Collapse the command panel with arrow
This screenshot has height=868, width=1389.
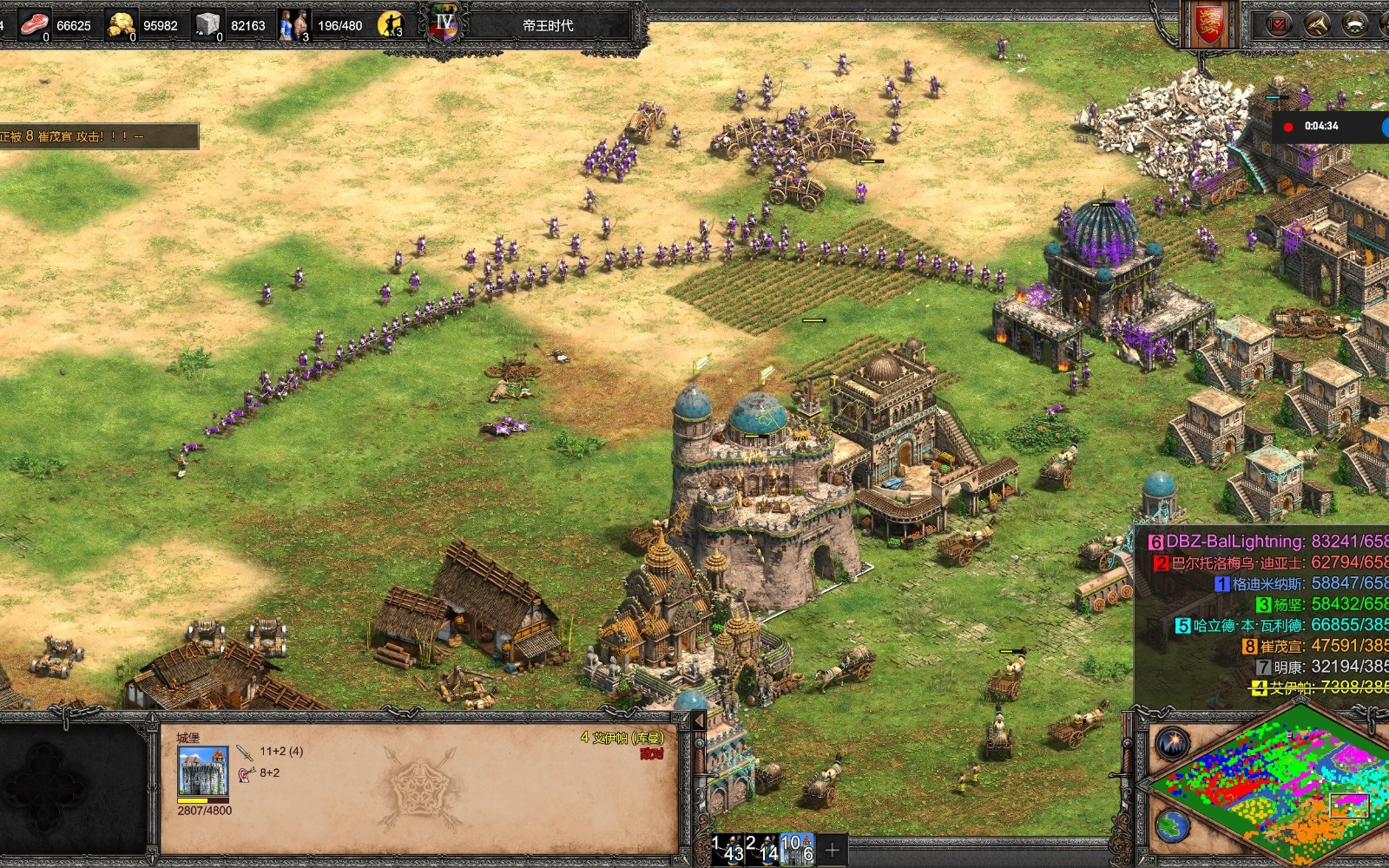coord(698,721)
